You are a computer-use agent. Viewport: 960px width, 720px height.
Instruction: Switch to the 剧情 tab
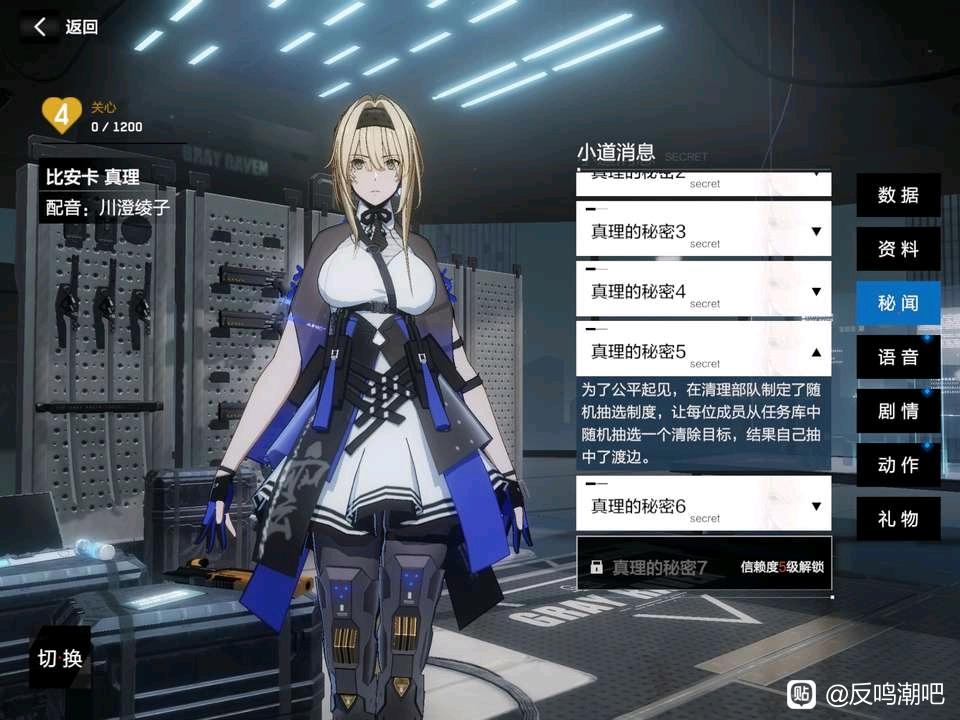898,411
